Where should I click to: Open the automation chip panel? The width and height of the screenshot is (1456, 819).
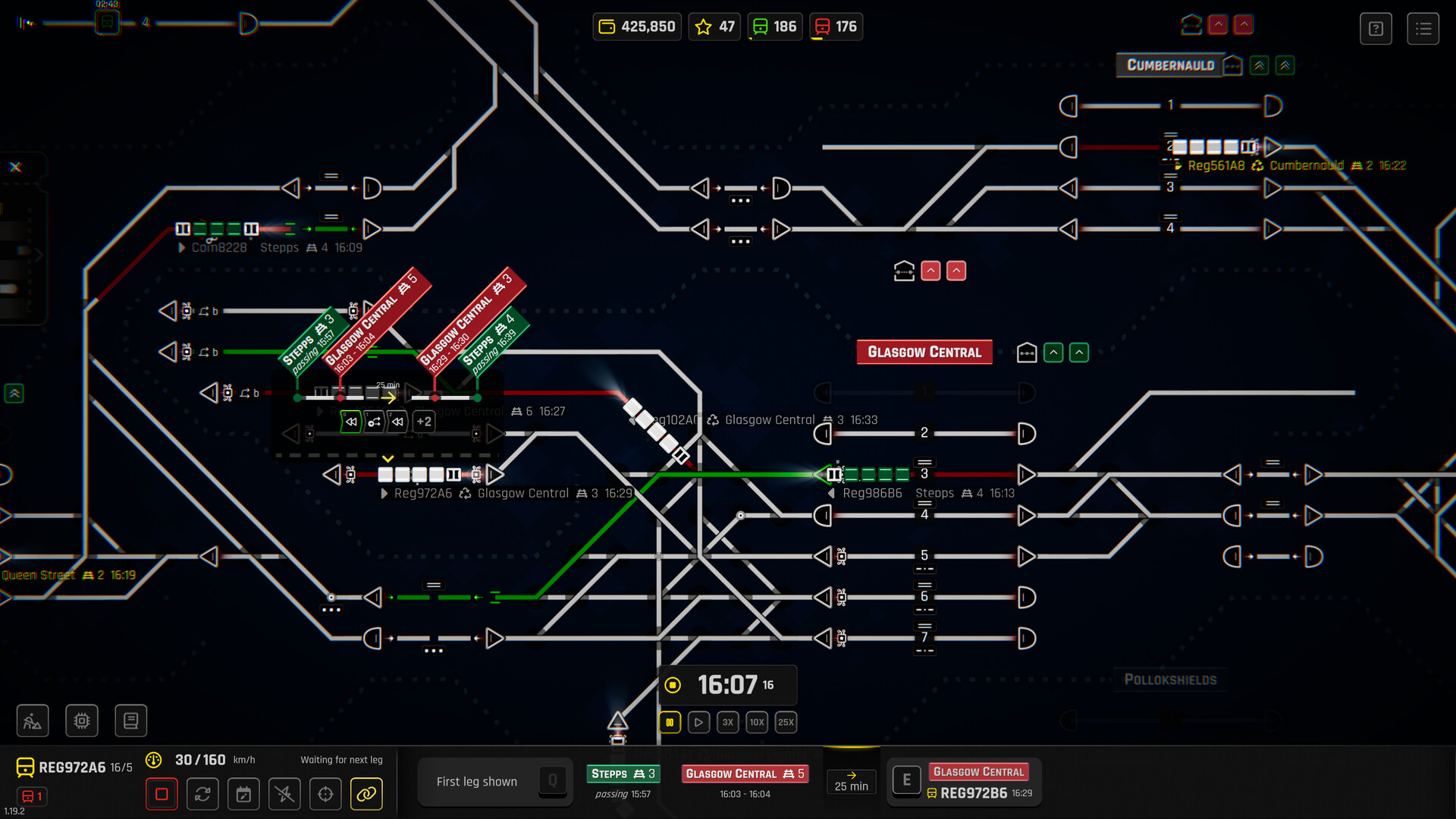click(x=82, y=720)
